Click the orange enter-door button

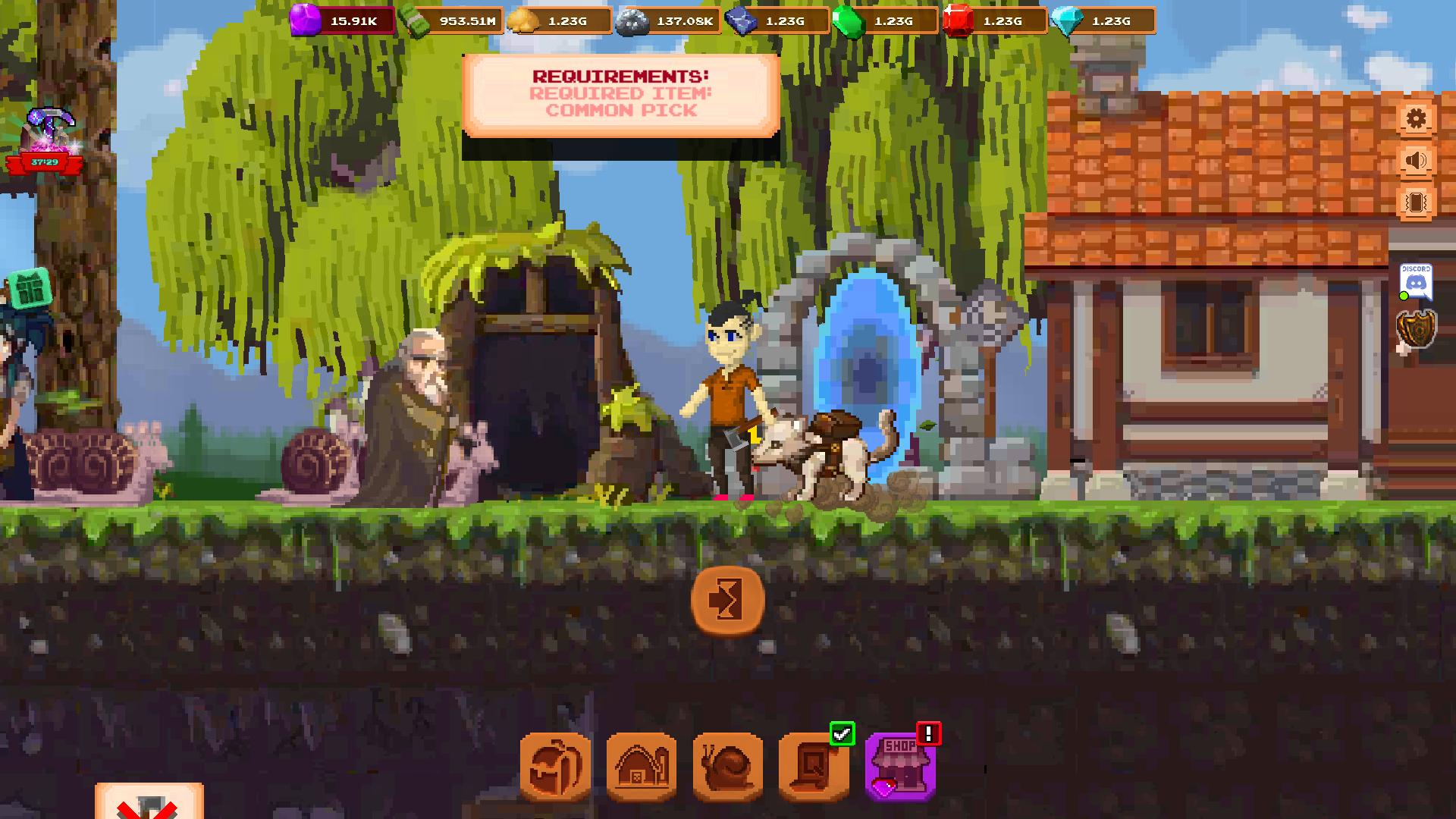[728, 601]
